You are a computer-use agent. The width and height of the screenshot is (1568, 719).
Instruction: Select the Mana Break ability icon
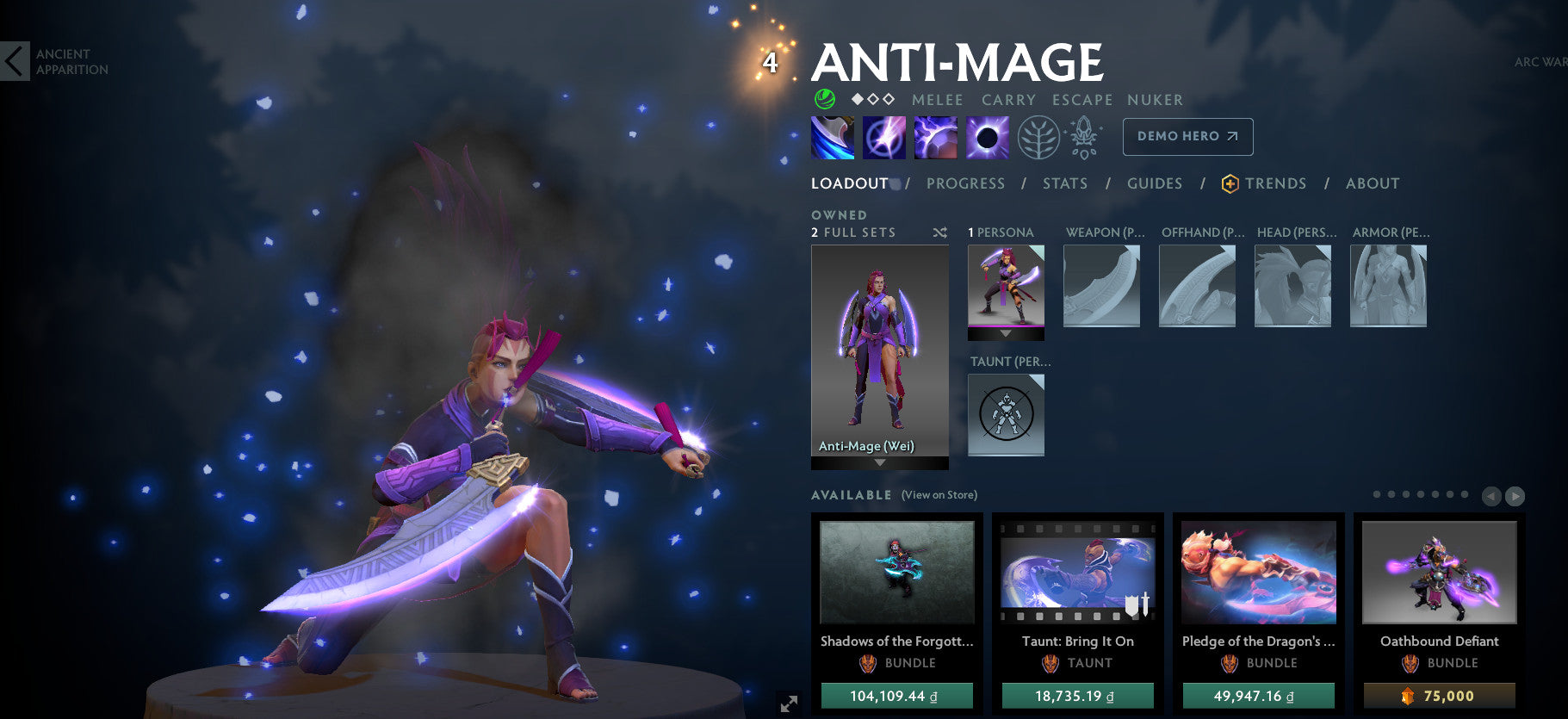point(832,137)
